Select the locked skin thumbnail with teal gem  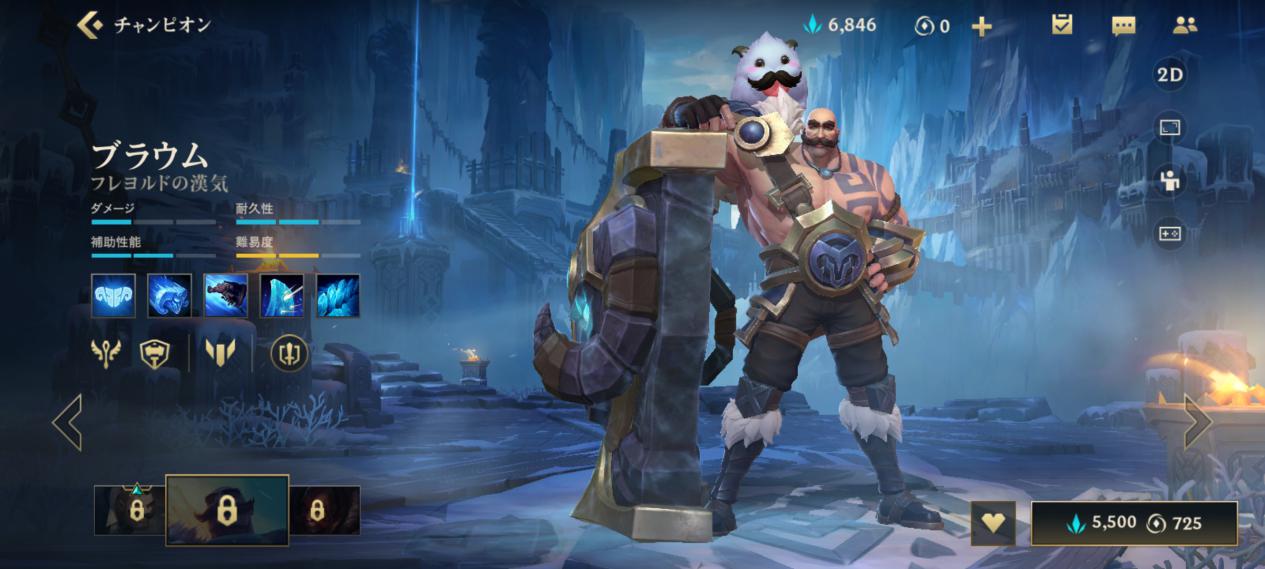click(130, 510)
